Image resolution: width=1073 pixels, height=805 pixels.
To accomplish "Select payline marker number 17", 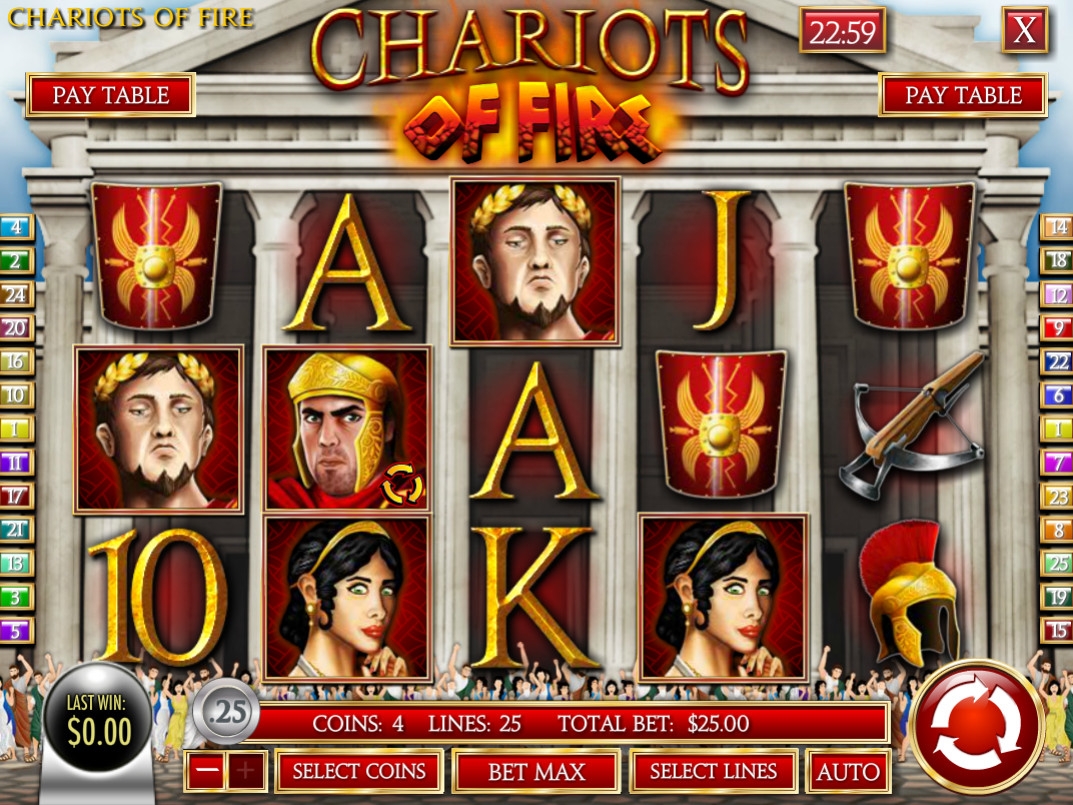I will coord(17,495).
